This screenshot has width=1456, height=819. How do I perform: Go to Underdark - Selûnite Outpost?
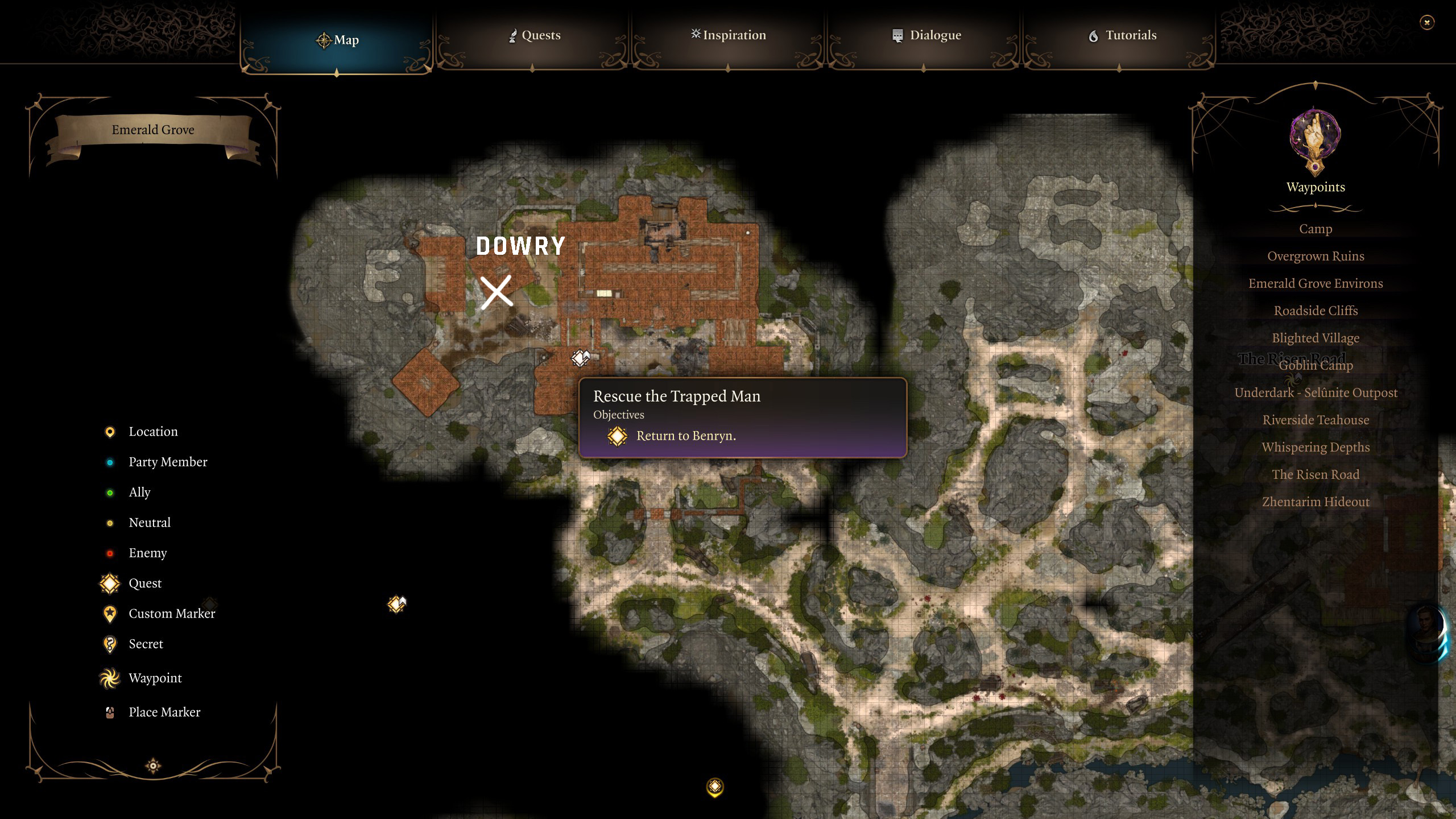tap(1315, 392)
